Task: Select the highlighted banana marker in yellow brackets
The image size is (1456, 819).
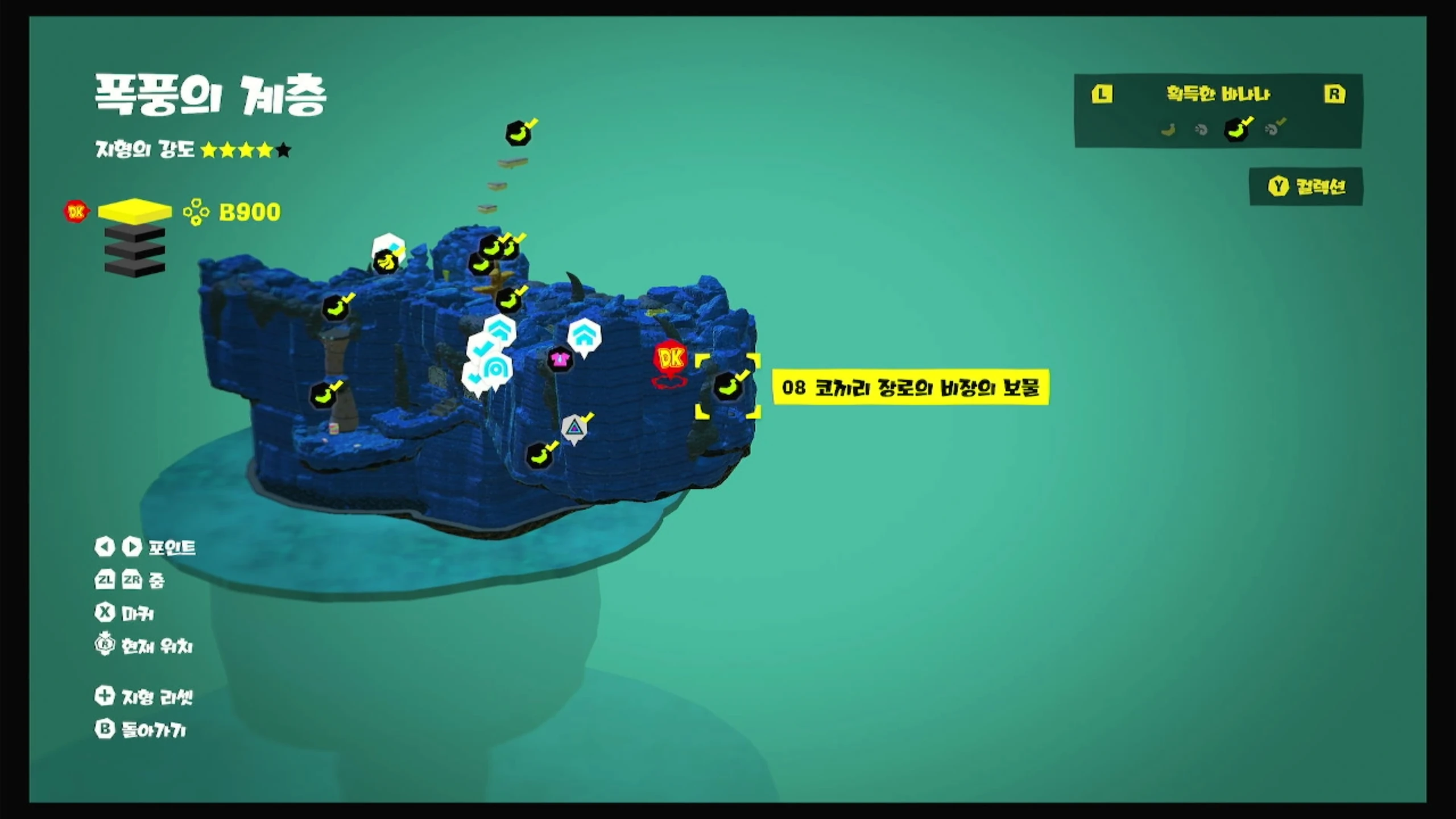Action: coord(728,387)
